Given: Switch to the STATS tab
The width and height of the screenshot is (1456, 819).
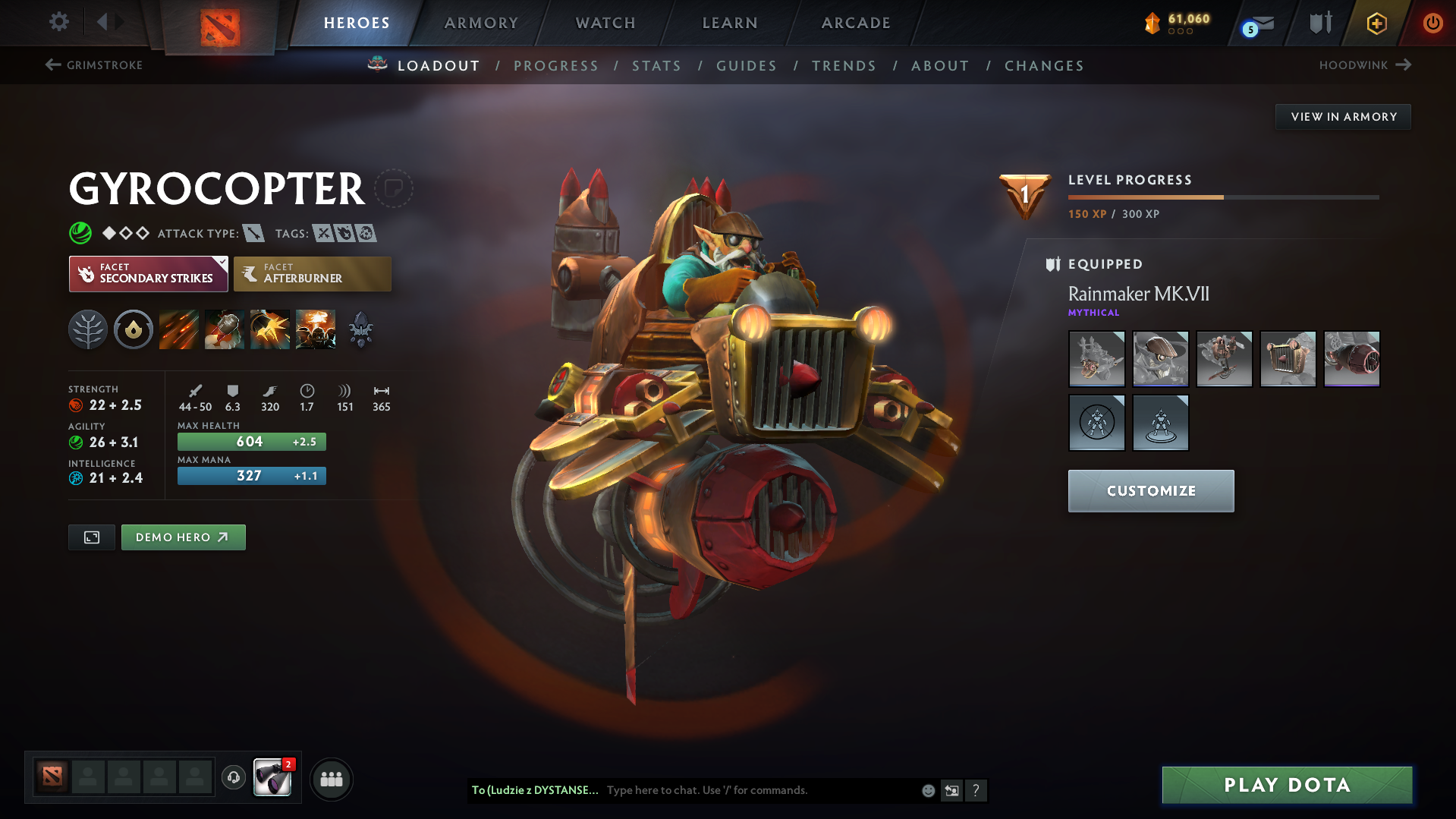Looking at the screenshot, I should coord(656,65).
